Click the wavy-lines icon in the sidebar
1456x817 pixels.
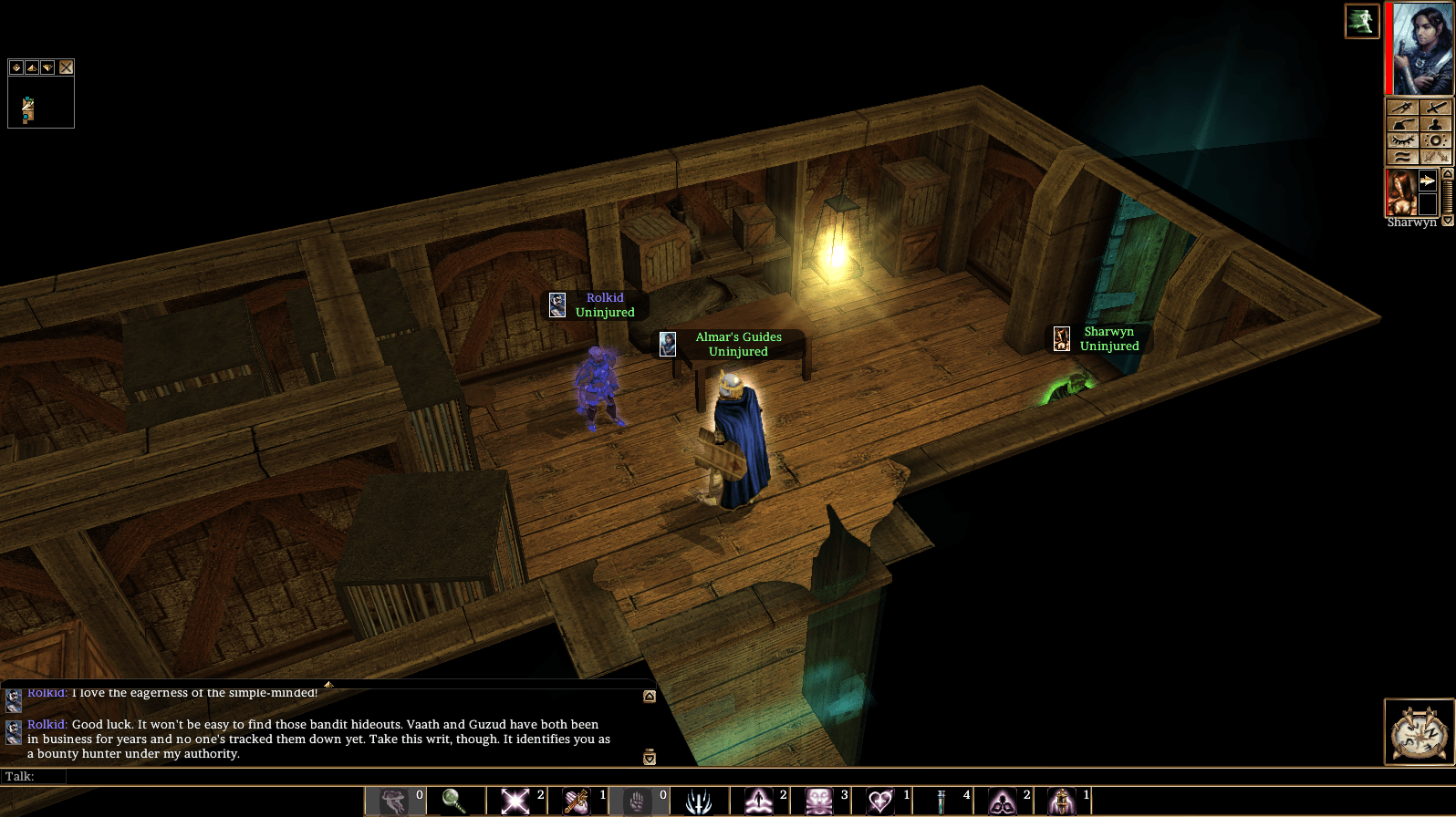(1401, 155)
